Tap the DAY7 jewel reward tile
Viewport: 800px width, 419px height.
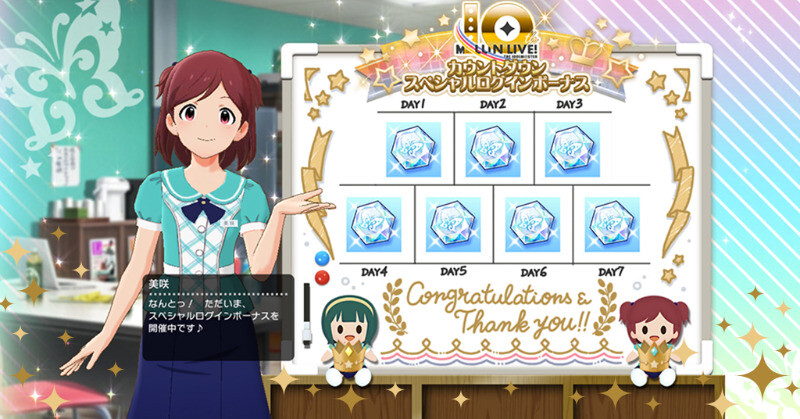point(611,224)
